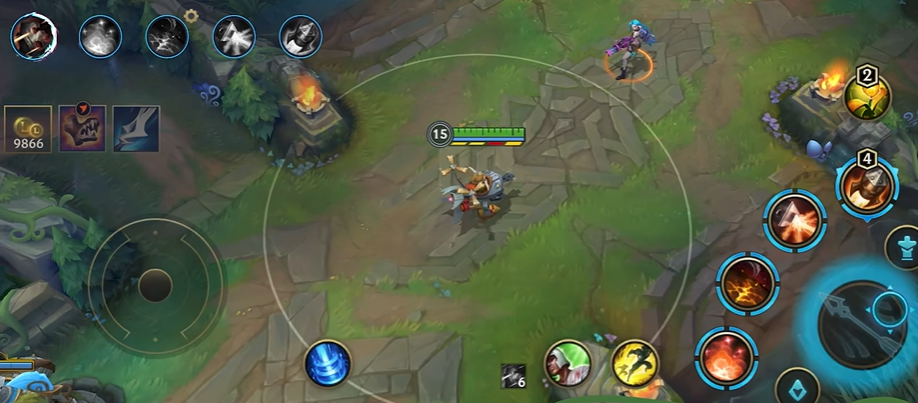
Task: Tap the centre of the movement joystick
Action: [x=155, y=286]
